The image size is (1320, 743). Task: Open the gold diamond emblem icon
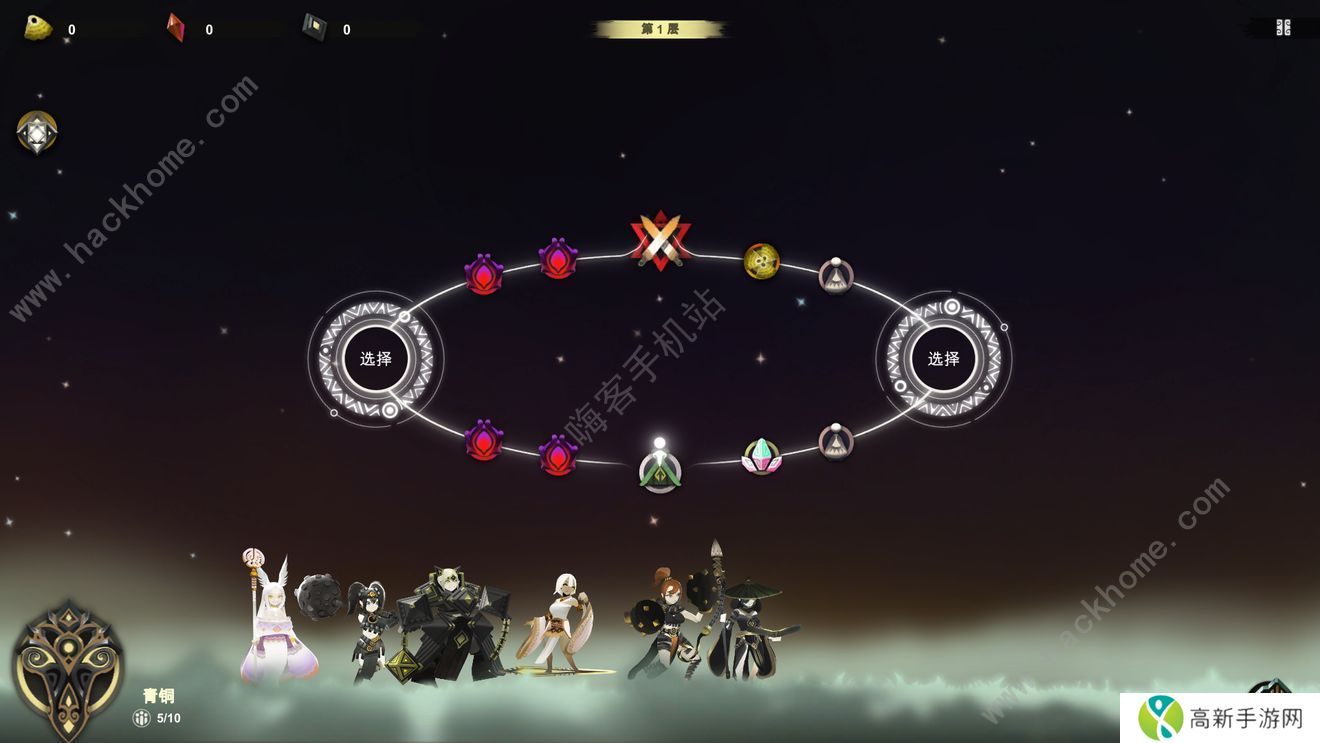coord(37,132)
